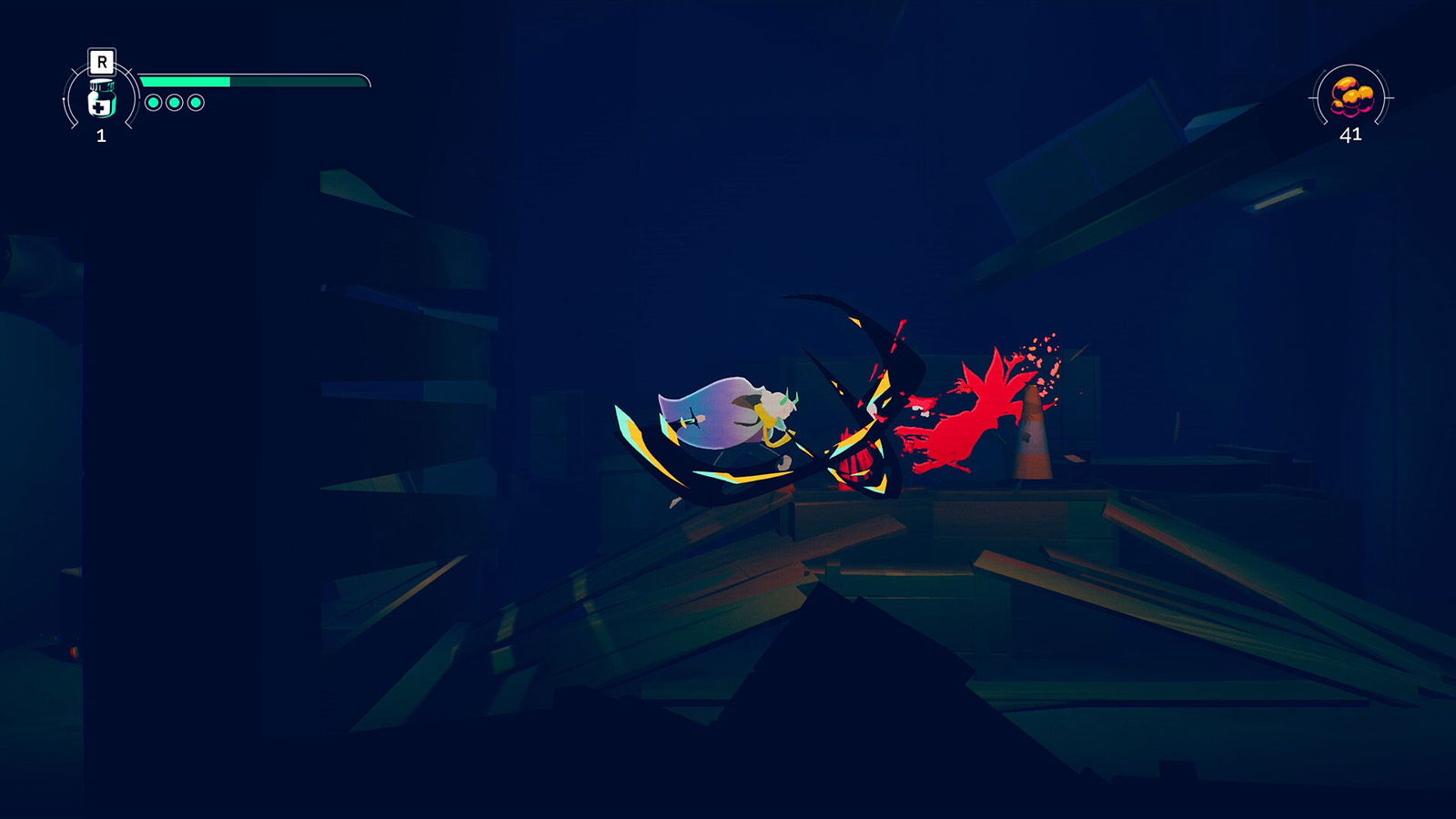
Task: Select the healing medicine bottle icon
Action: [x=102, y=102]
